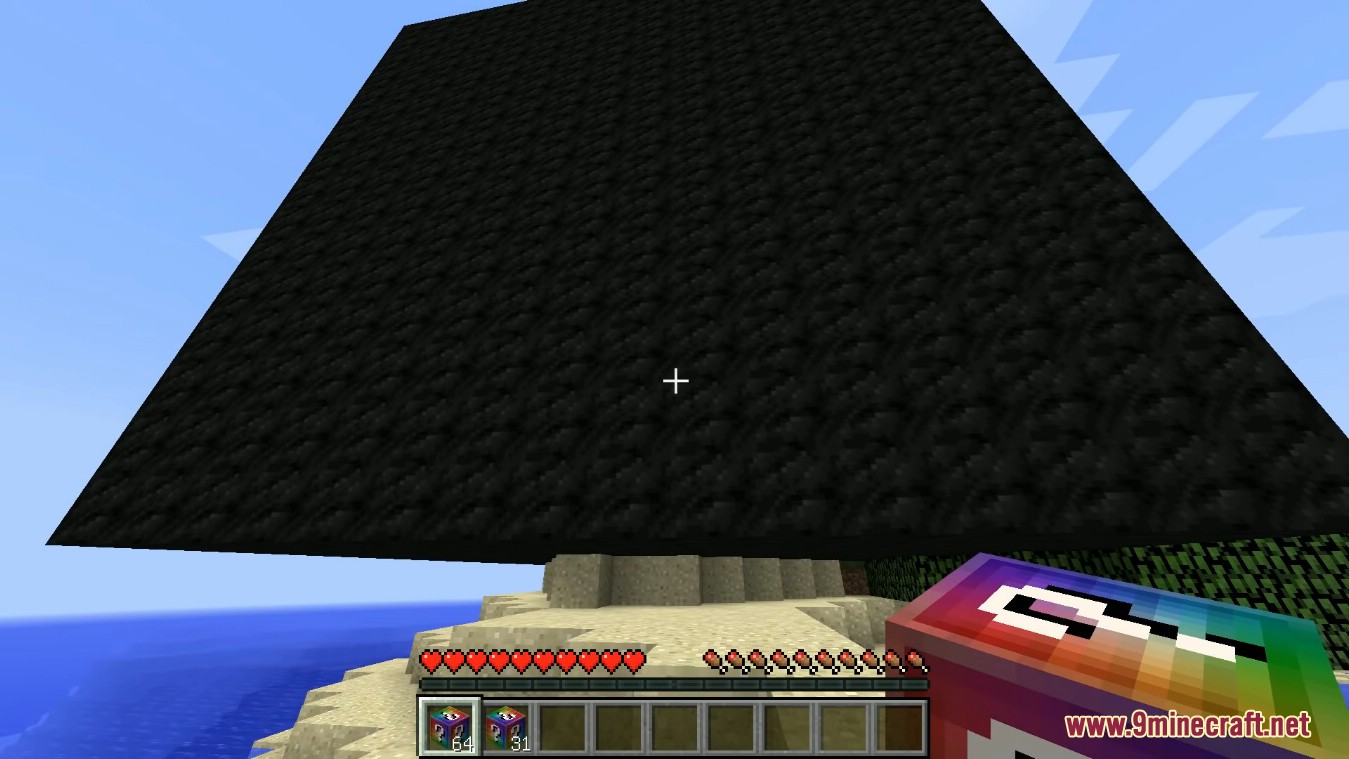Click the crosshair at screen center

675,381
